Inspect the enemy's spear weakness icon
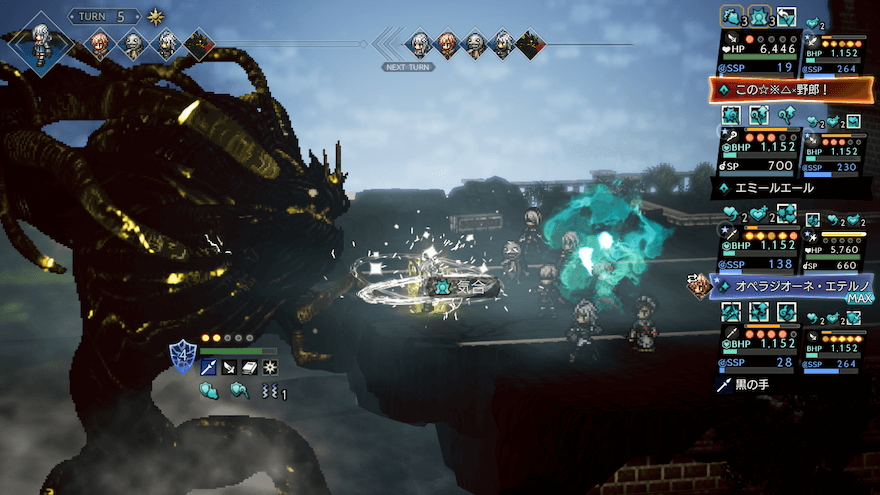Viewport: 880px width, 495px height. [x=208, y=368]
